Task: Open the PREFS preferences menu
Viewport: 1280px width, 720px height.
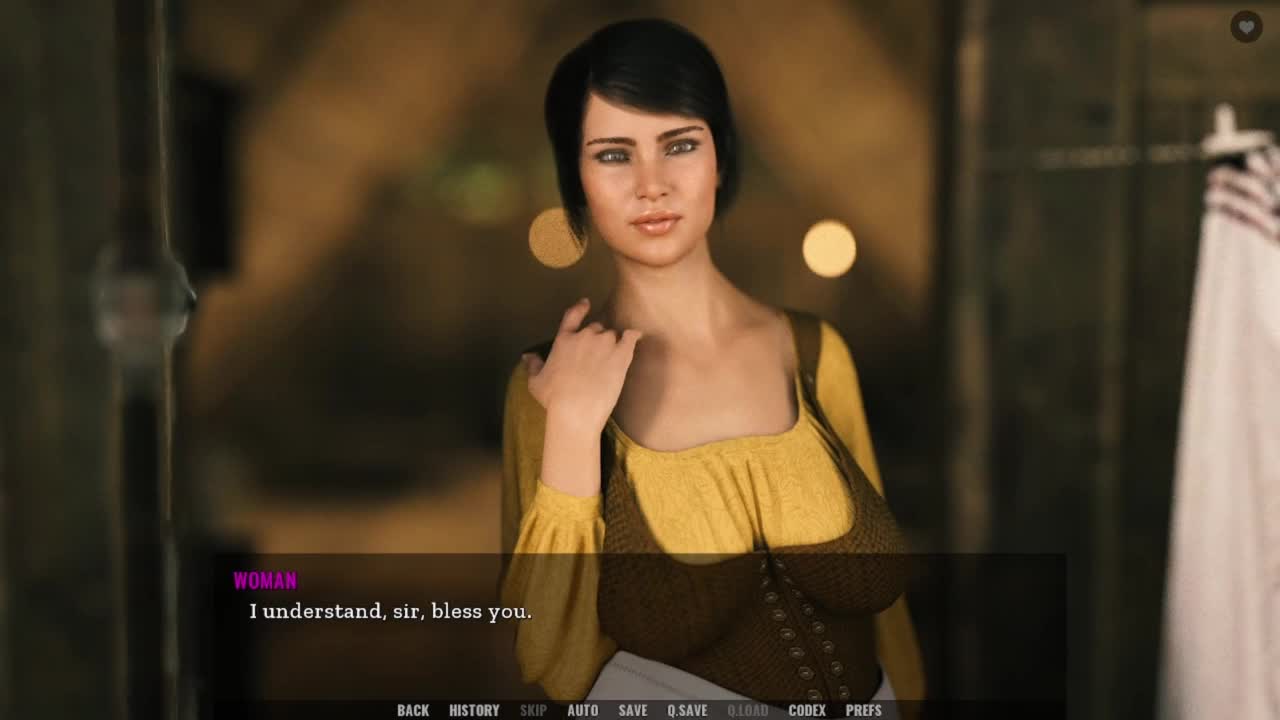Action: 864,710
